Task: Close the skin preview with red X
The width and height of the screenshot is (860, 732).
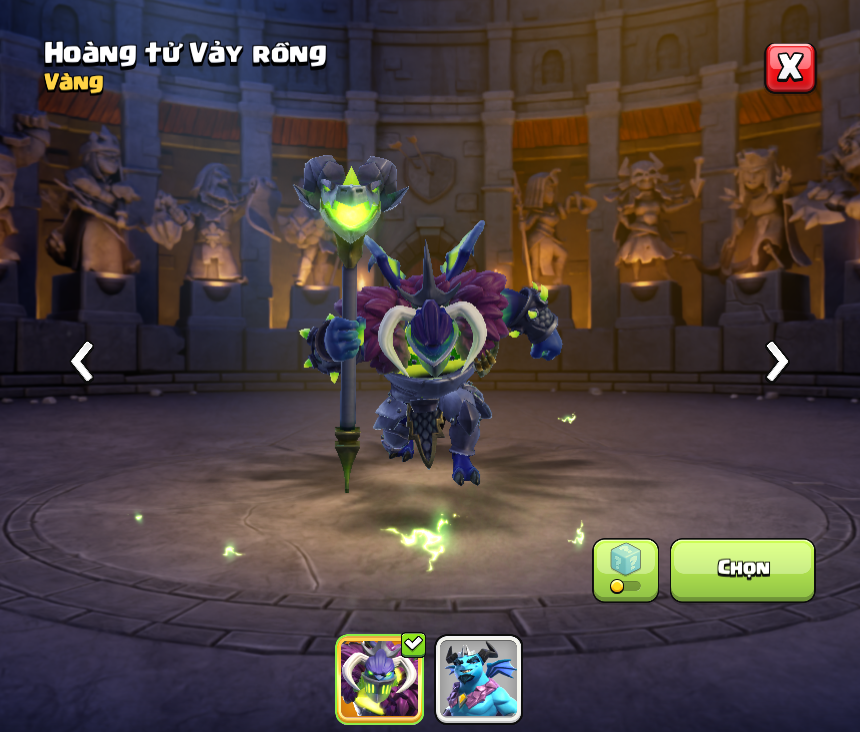Action: pyautogui.click(x=790, y=67)
